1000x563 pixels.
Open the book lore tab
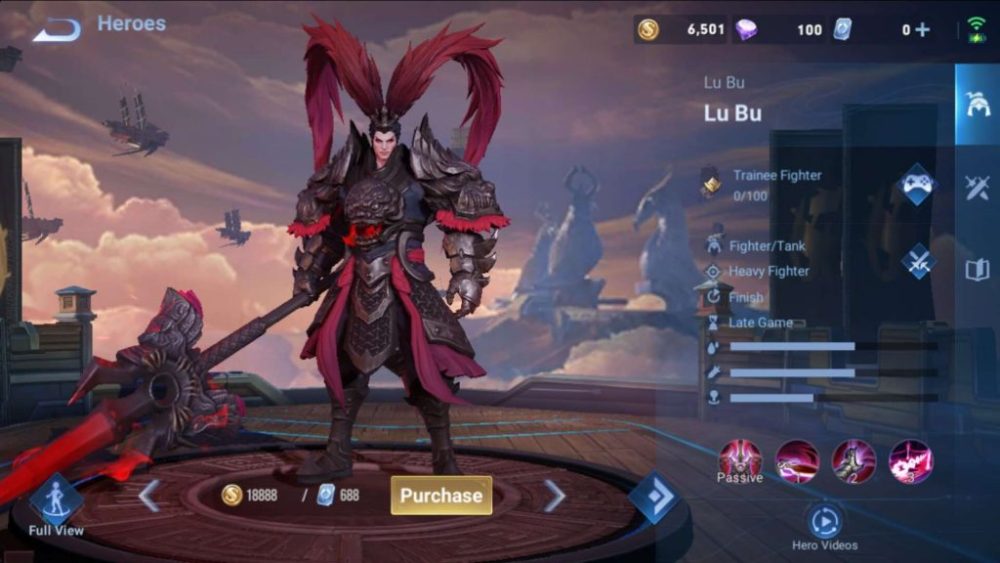click(x=976, y=269)
